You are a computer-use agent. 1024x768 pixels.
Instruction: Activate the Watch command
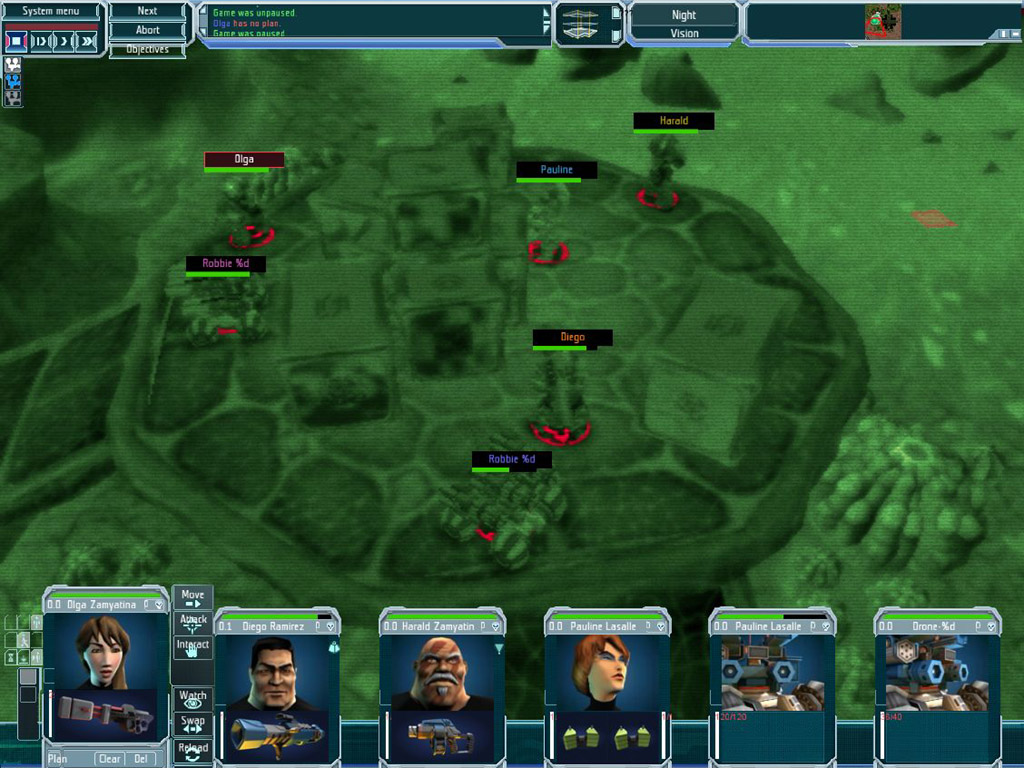(193, 699)
